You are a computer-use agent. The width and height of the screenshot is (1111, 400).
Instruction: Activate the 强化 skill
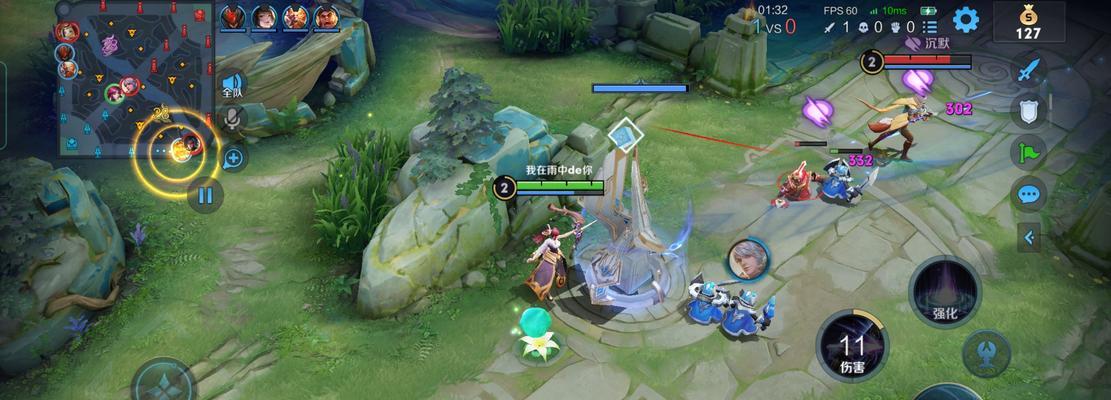click(944, 290)
